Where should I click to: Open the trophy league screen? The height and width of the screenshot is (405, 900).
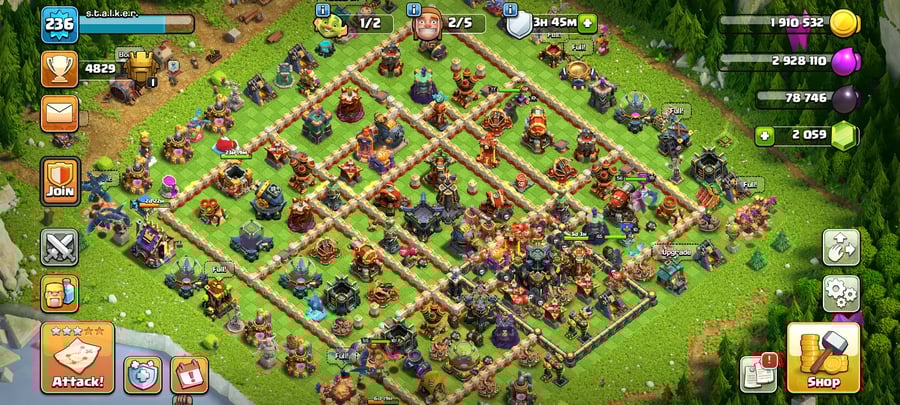tap(59, 69)
